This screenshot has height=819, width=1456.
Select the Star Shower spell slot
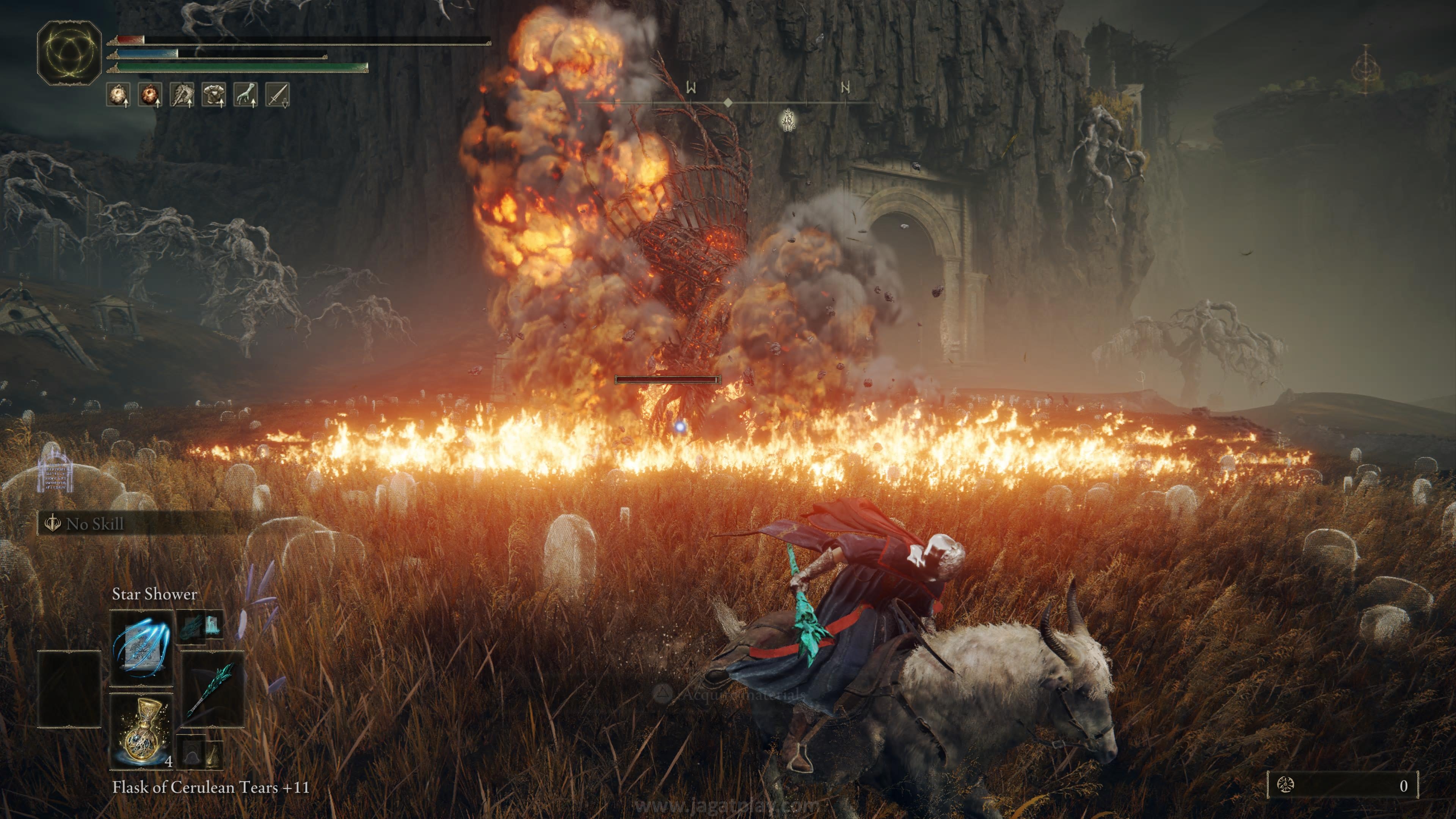(141, 647)
